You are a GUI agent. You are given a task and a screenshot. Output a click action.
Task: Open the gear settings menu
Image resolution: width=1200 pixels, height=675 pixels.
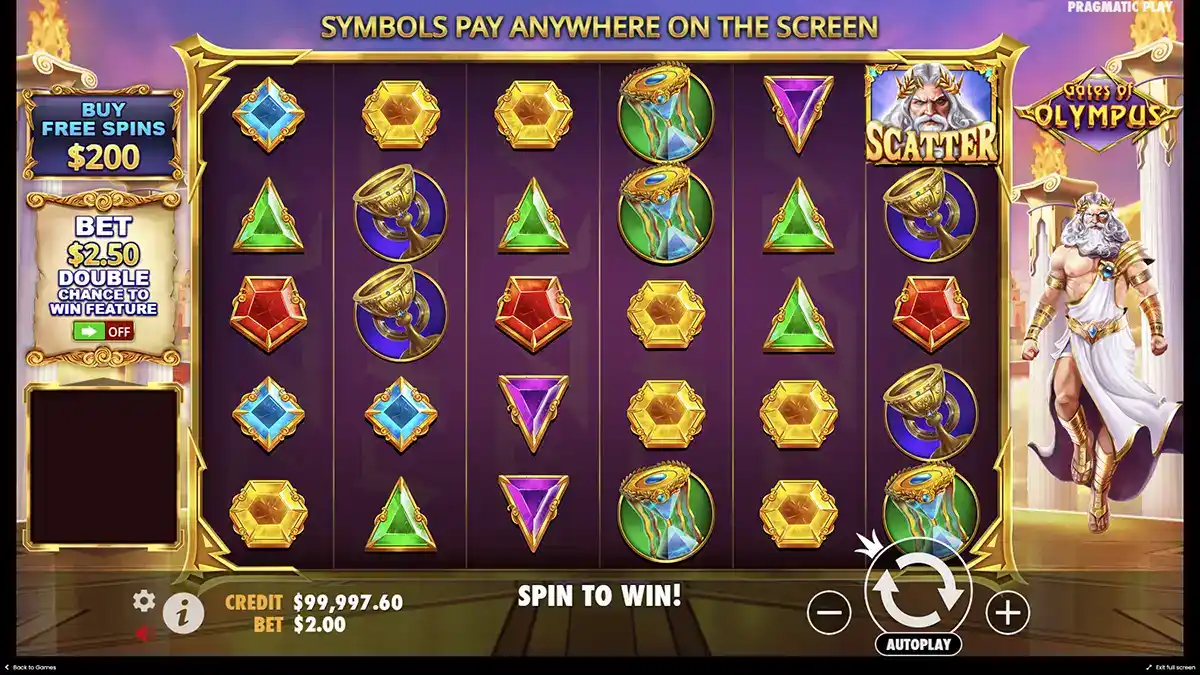(145, 600)
